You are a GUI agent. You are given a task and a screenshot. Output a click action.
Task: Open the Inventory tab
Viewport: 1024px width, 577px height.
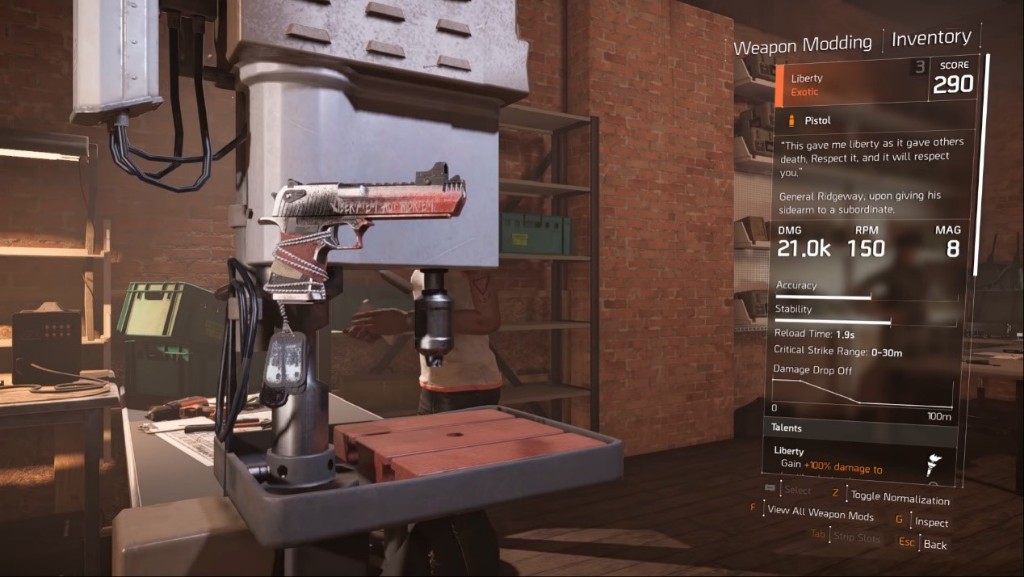click(930, 38)
